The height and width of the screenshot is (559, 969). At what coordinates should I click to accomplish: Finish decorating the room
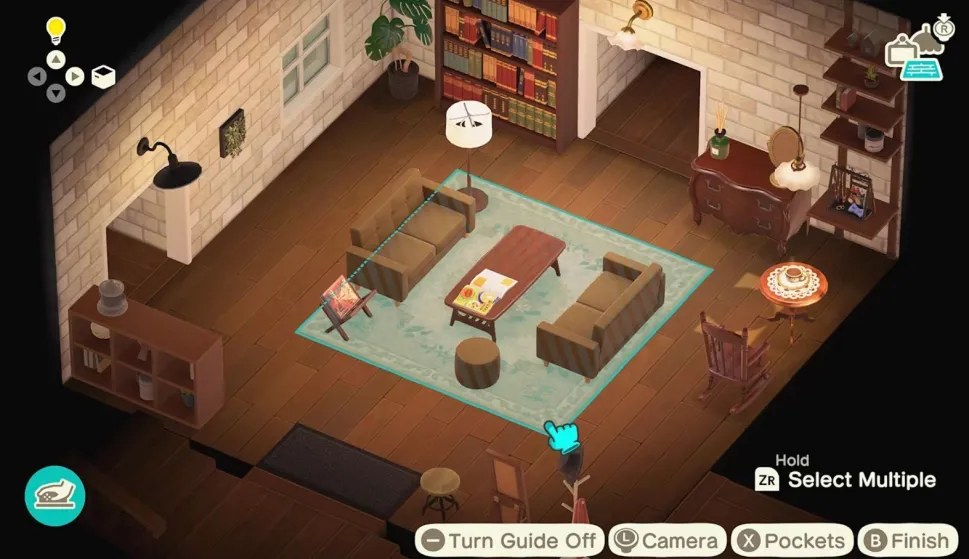(907, 541)
